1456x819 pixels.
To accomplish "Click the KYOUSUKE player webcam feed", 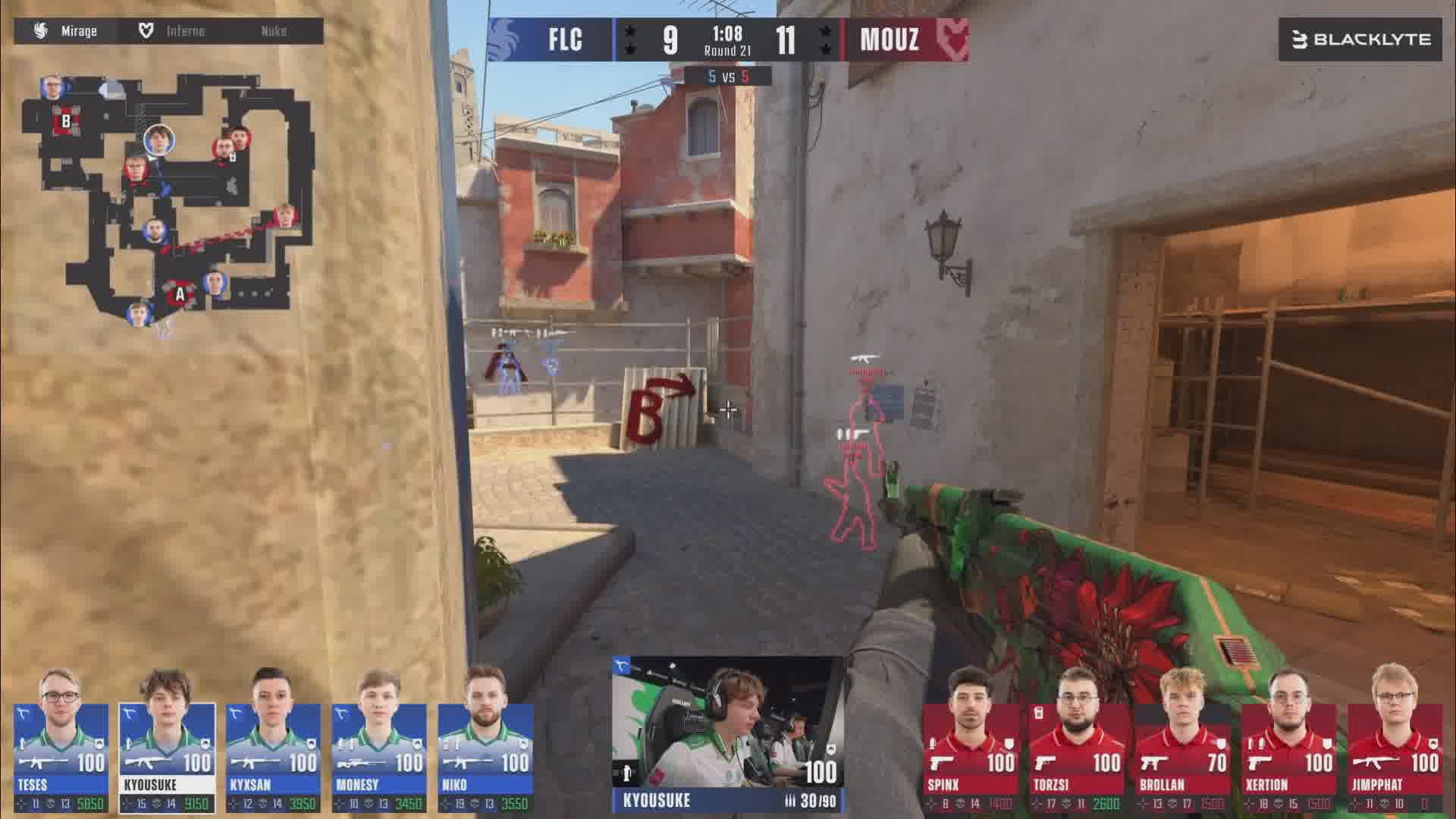I will tap(726, 723).
